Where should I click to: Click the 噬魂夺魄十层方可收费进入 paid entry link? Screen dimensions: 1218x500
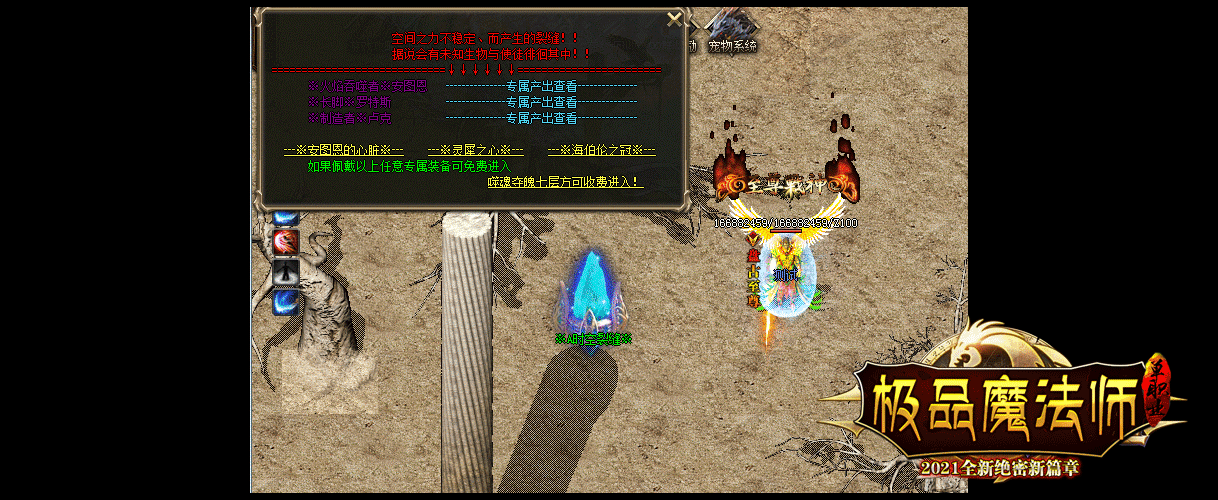tap(565, 182)
